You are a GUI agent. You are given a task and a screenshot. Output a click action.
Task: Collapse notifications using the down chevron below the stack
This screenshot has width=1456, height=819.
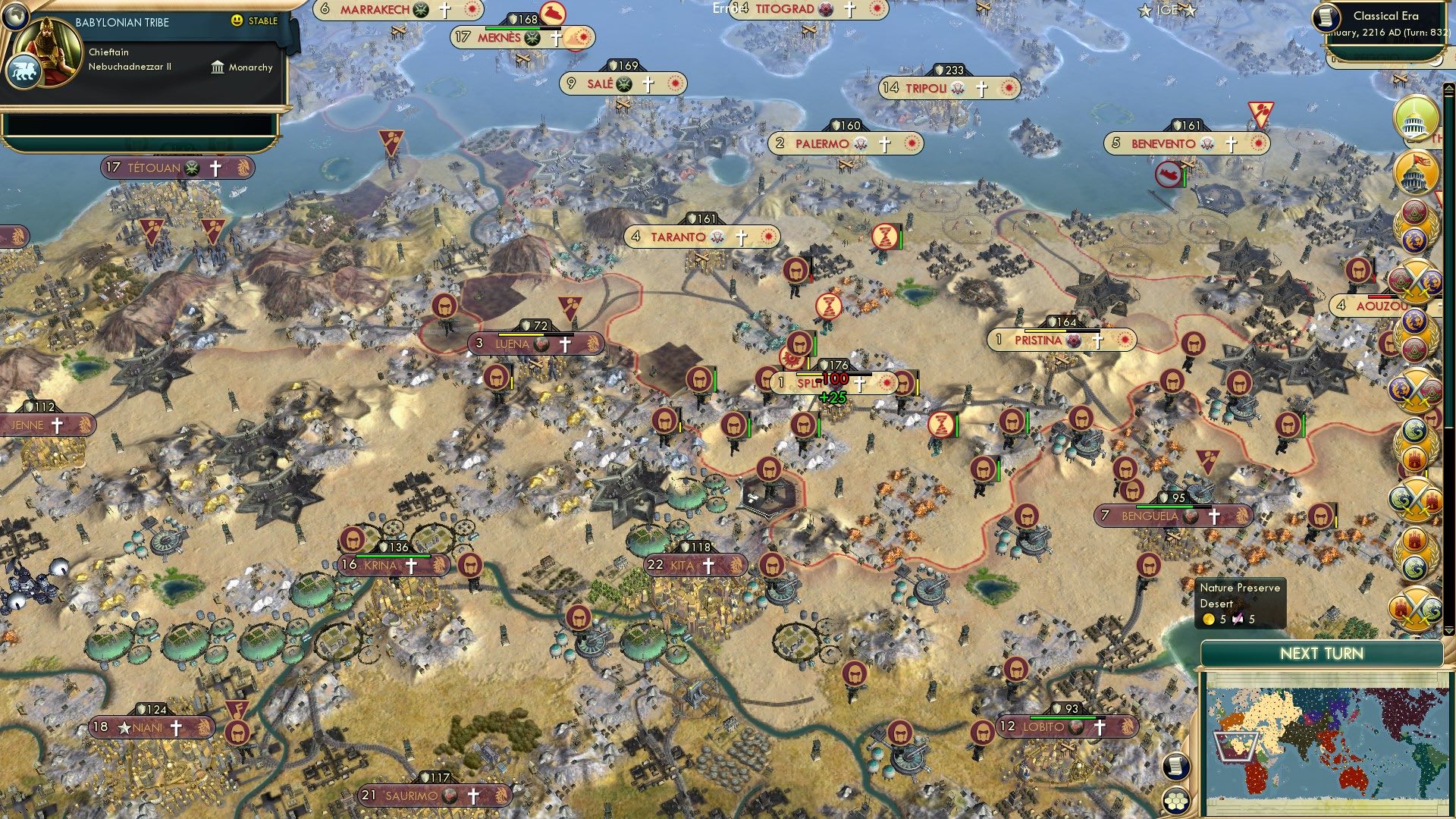(1449, 632)
